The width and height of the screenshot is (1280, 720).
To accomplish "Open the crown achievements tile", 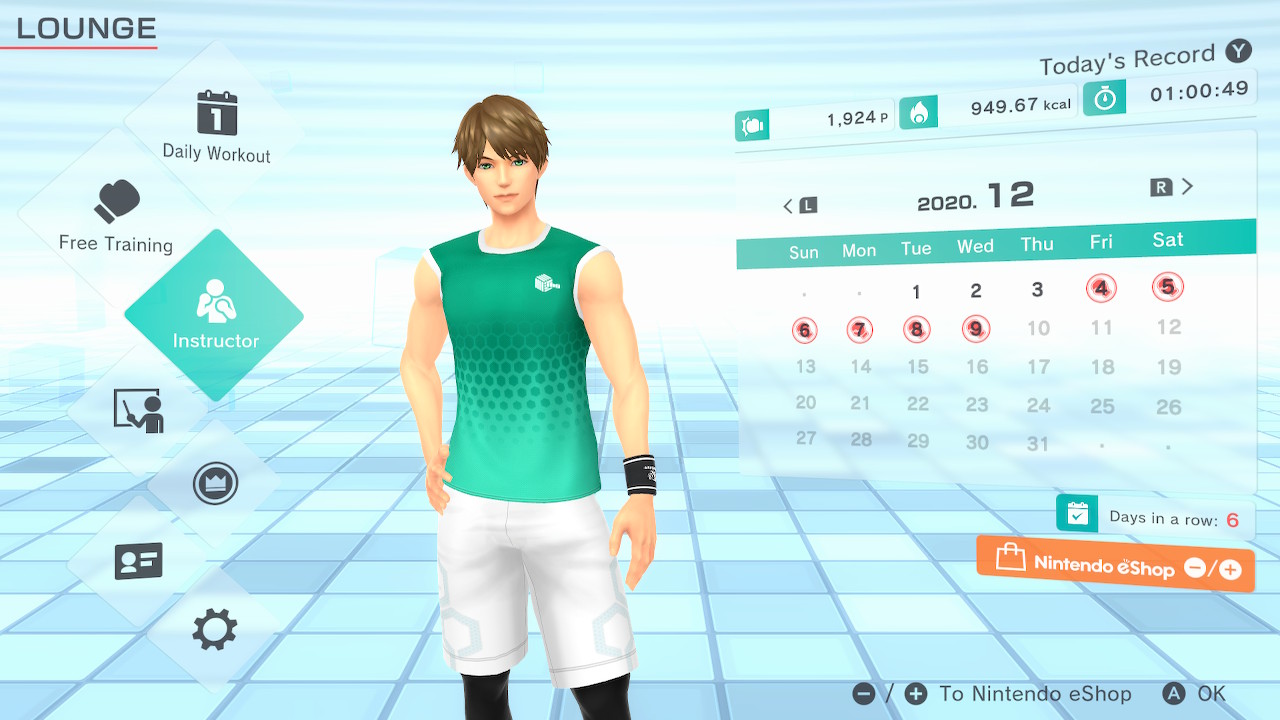I will coord(214,485).
